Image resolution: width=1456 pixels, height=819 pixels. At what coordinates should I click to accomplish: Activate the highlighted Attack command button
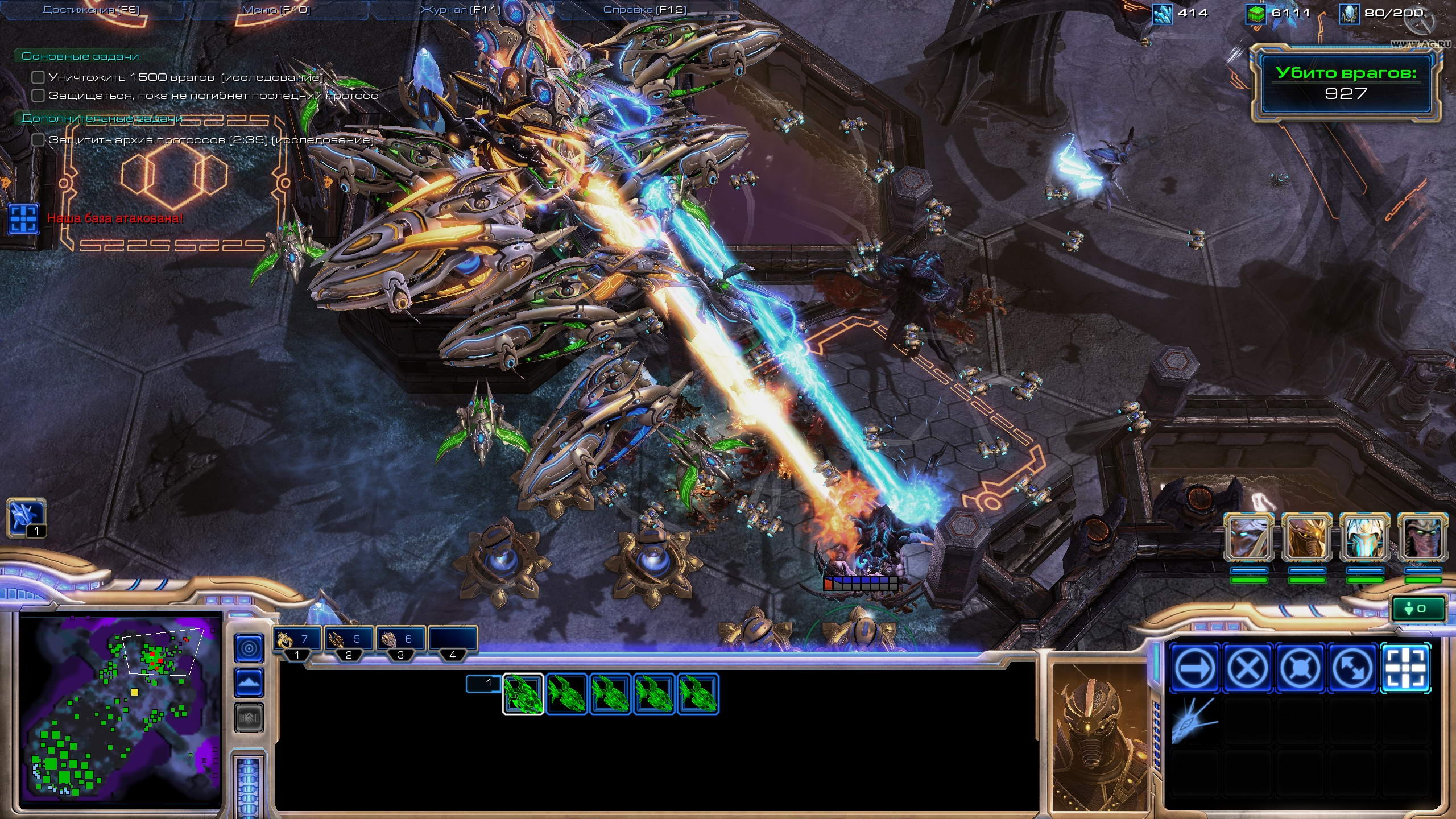coord(1405,668)
